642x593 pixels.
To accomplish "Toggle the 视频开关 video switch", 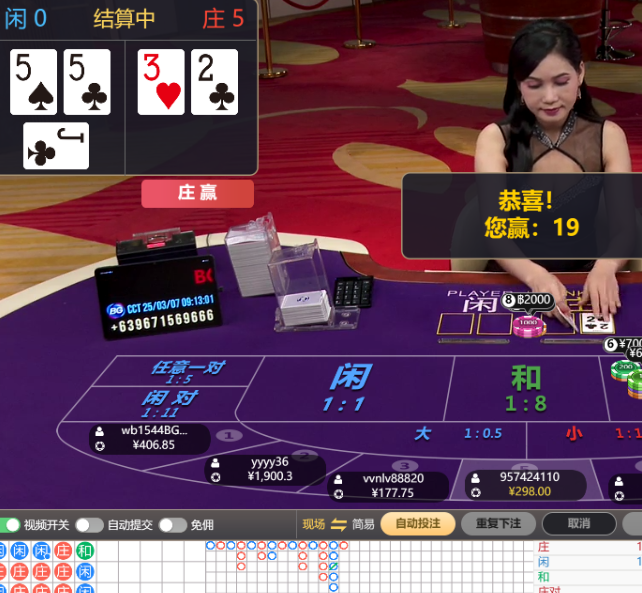I will pyautogui.click(x=12, y=524).
